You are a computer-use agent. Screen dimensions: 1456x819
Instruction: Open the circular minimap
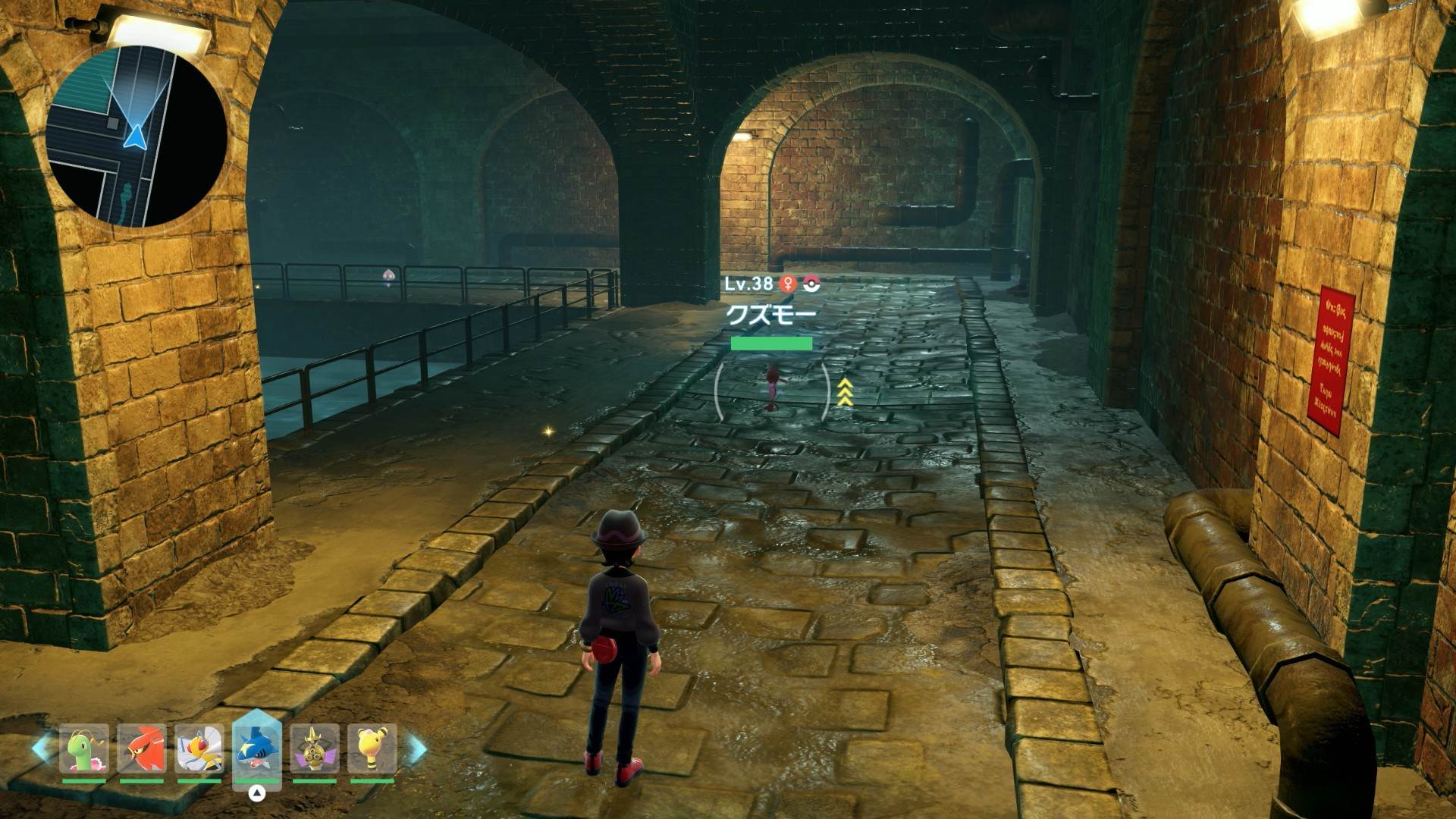[x=137, y=136]
